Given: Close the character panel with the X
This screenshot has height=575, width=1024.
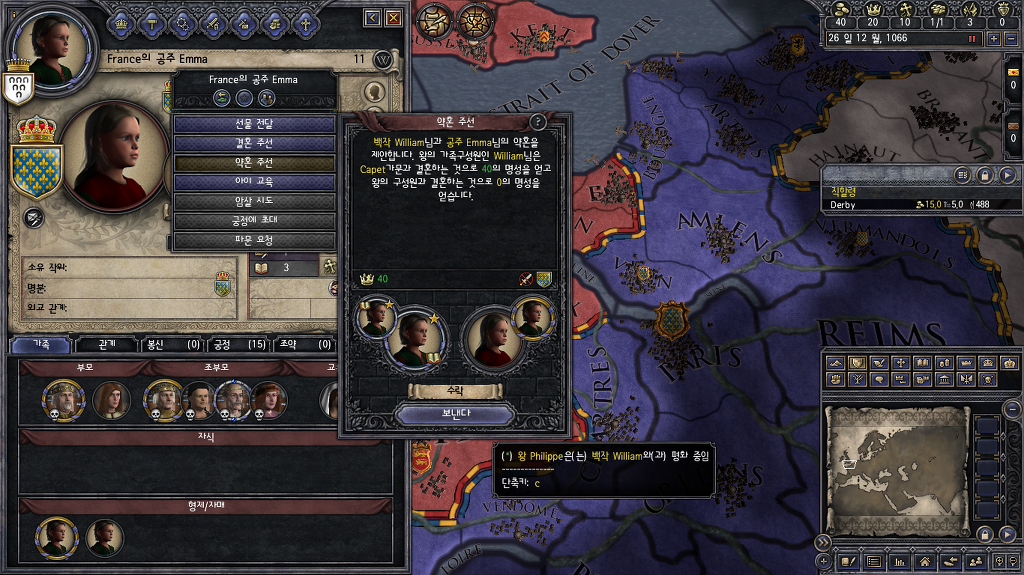Looking at the screenshot, I should click(x=394, y=18).
